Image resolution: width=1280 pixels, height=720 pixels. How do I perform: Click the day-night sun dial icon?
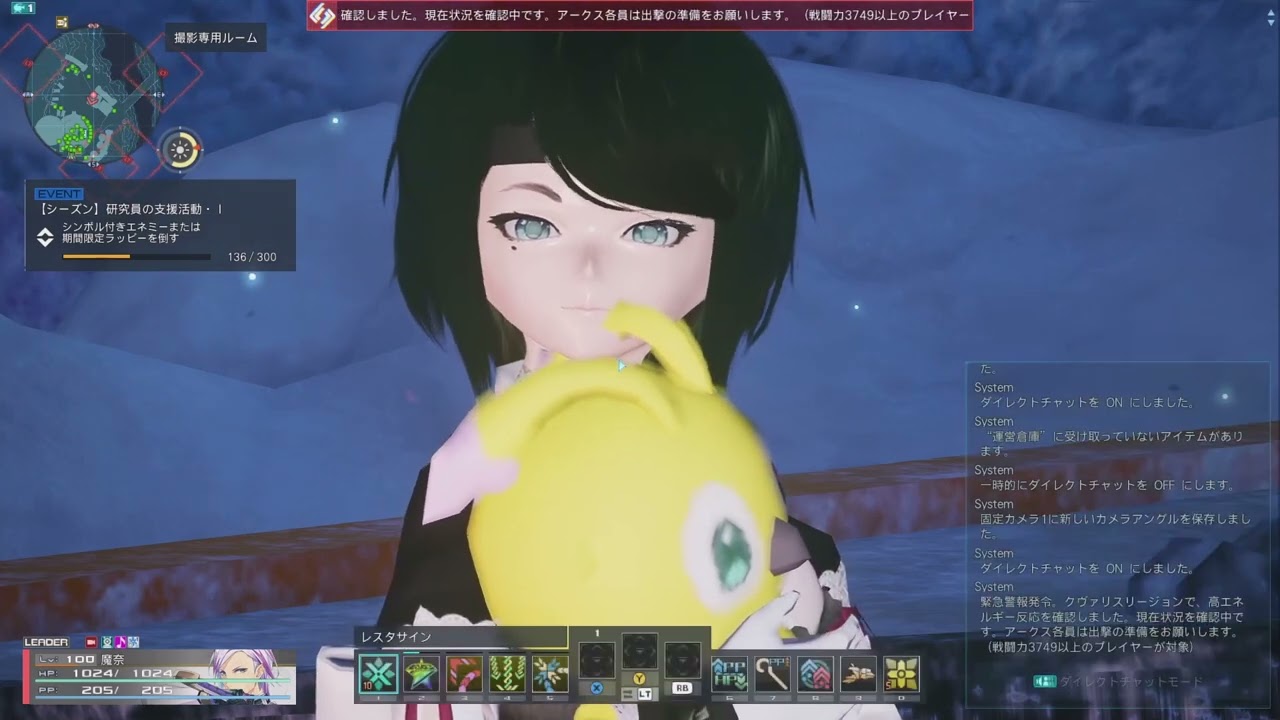click(x=181, y=150)
